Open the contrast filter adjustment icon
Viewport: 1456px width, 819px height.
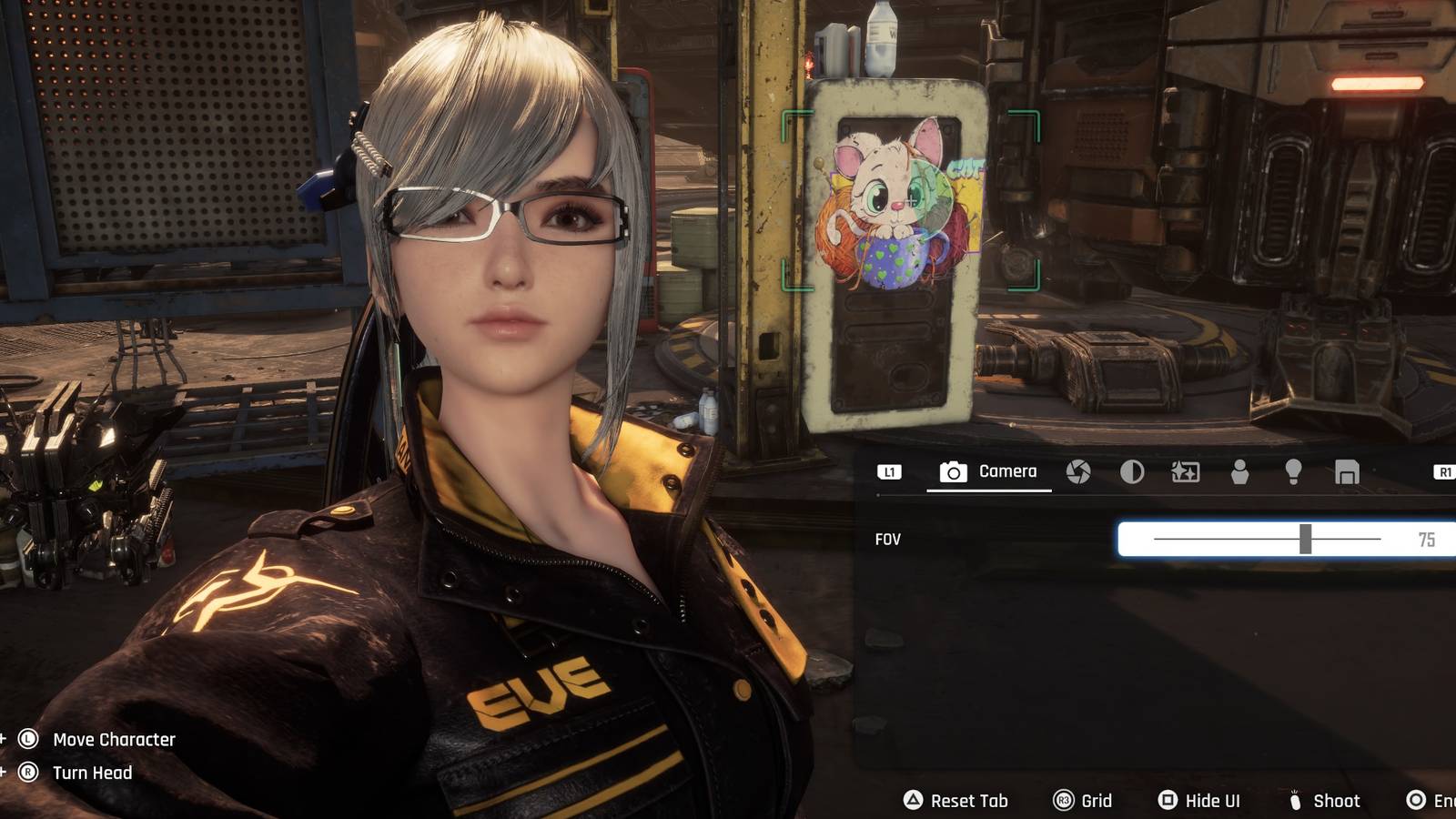[x=1134, y=472]
